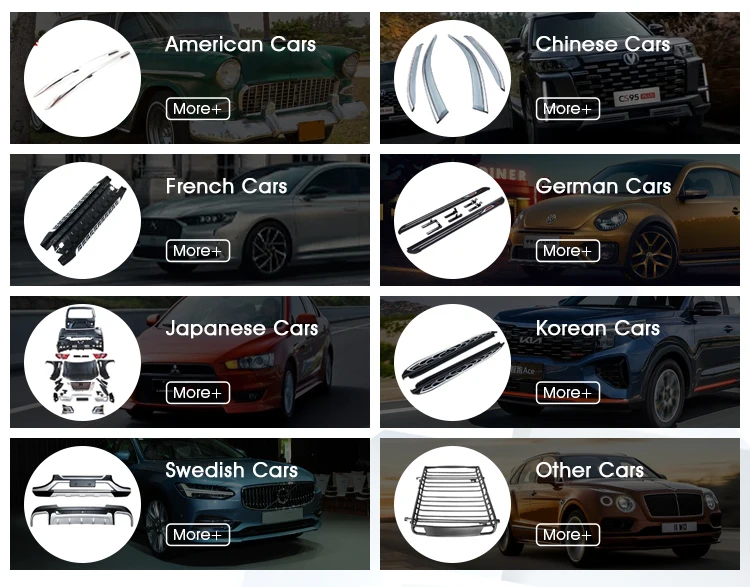Screen dimensions: 750x587
Task: Choose the Other Cars roof basket thumbnail
Action: pos(453,505)
